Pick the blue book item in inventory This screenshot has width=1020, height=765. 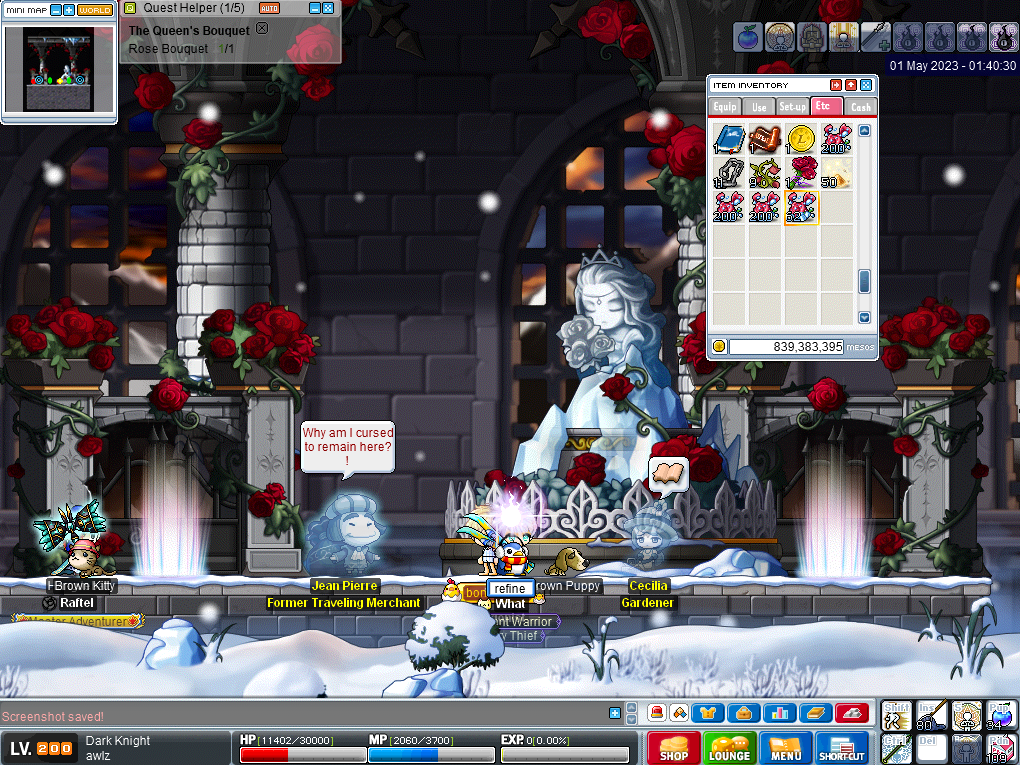pyautogui.click(x=731, y=139)
